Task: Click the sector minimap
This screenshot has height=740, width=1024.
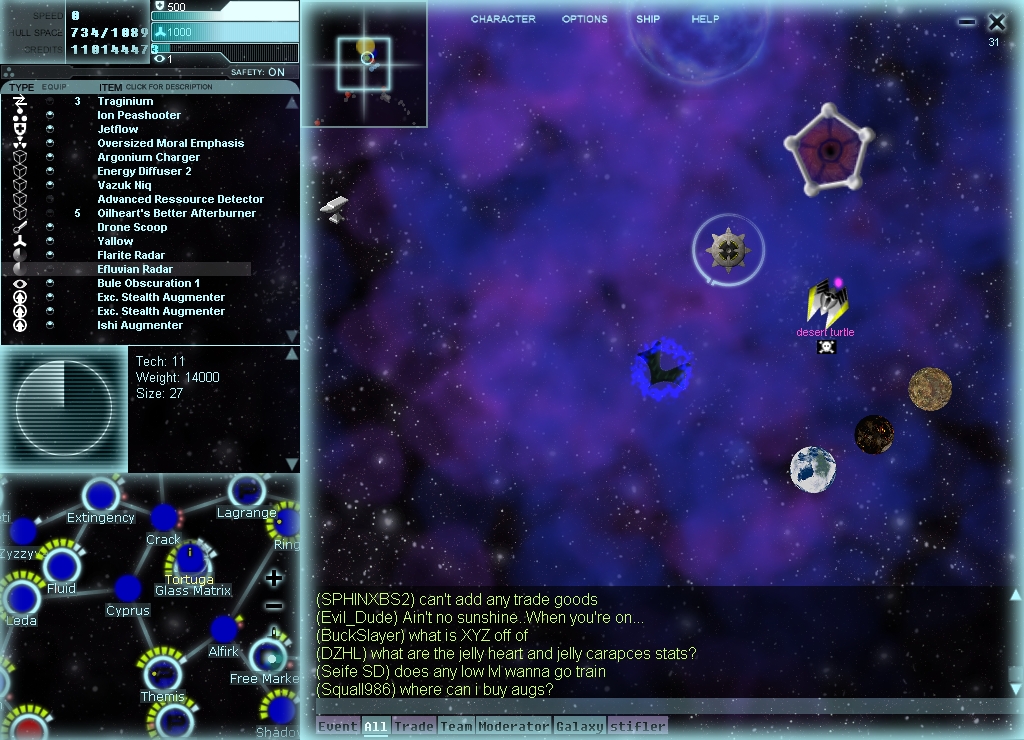Action: 365,64
